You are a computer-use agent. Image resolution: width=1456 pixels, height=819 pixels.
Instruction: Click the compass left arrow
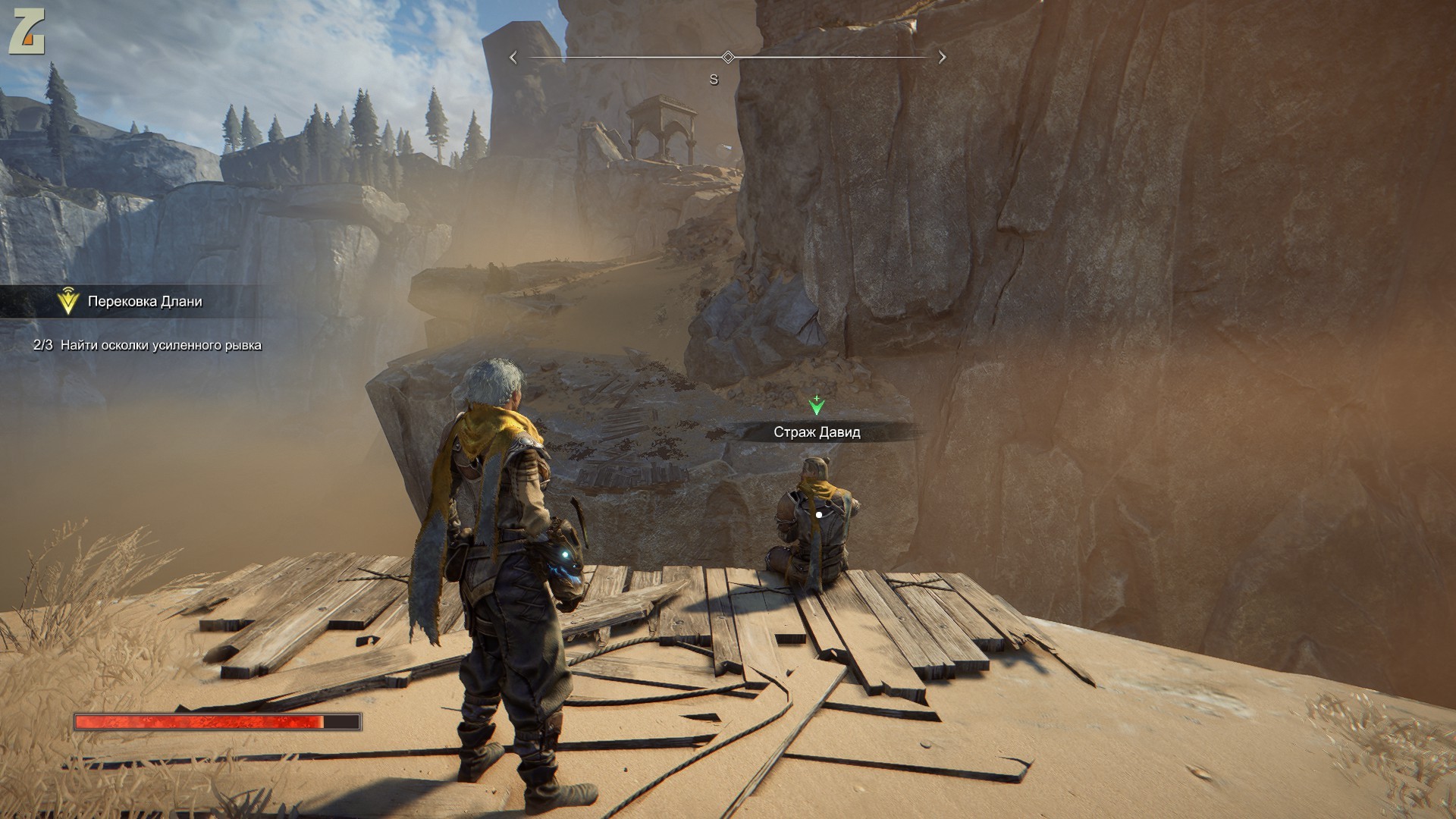(513, 58)
